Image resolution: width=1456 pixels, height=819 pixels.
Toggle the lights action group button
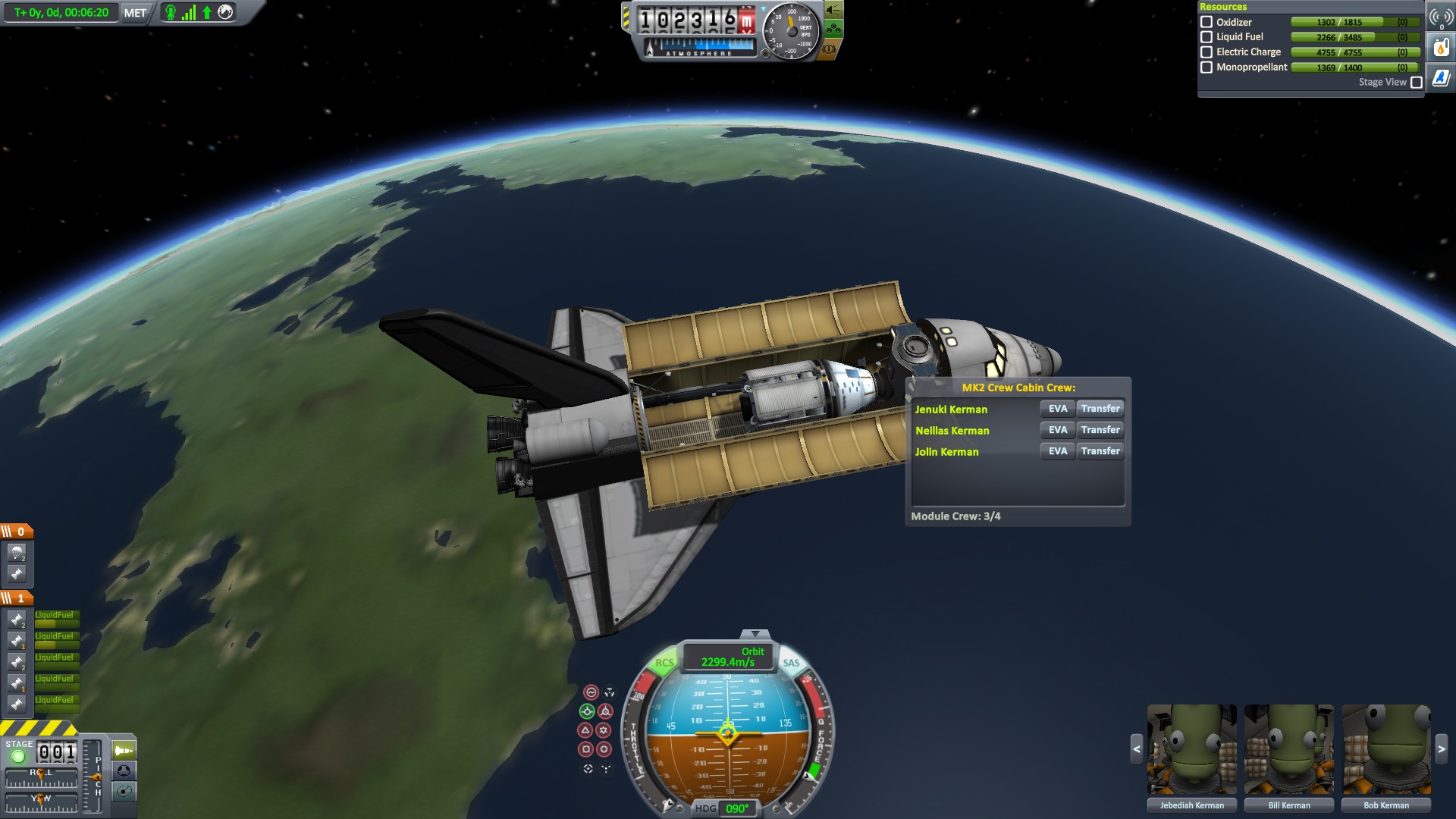pos(833,10)
